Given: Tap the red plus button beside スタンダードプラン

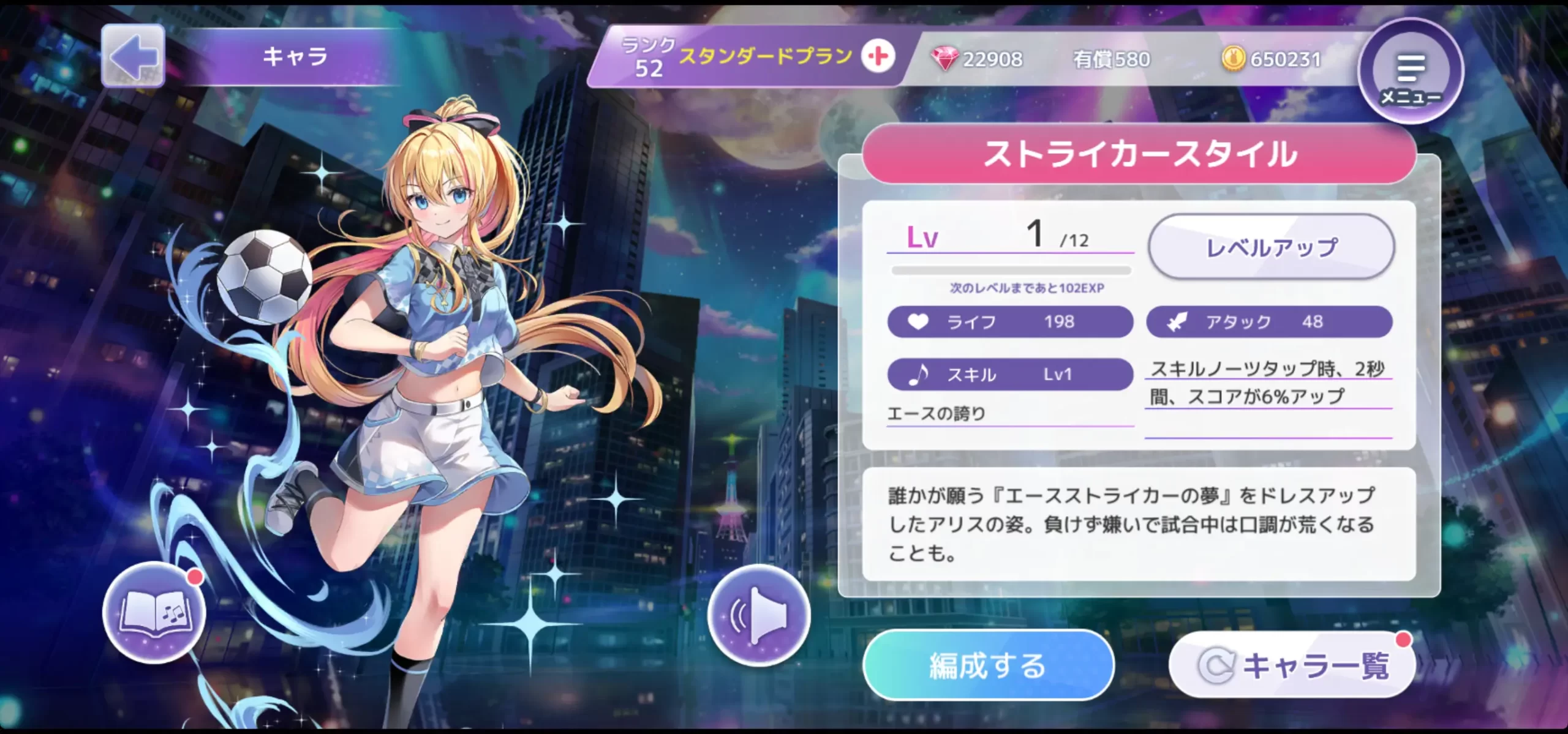Looking at the screenshot, I should (878, 57).
